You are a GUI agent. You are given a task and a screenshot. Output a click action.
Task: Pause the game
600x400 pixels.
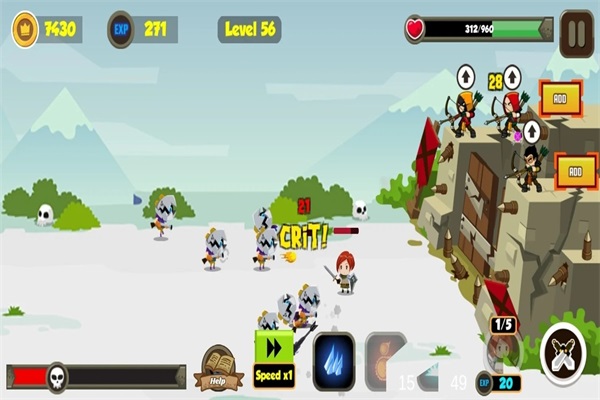tap(576, 28)
